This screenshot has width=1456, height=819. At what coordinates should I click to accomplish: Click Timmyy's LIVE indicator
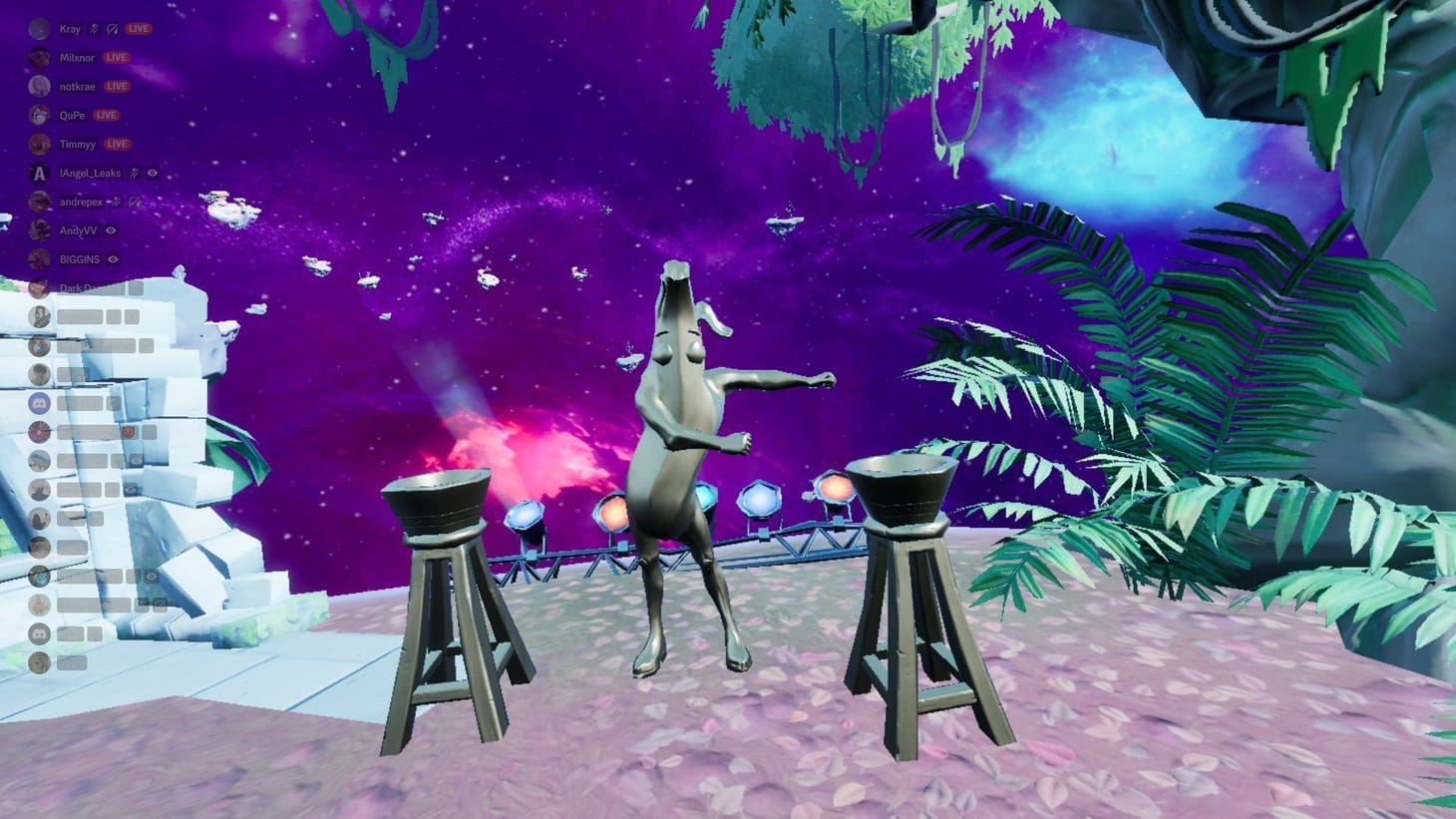tap(118, 144)
